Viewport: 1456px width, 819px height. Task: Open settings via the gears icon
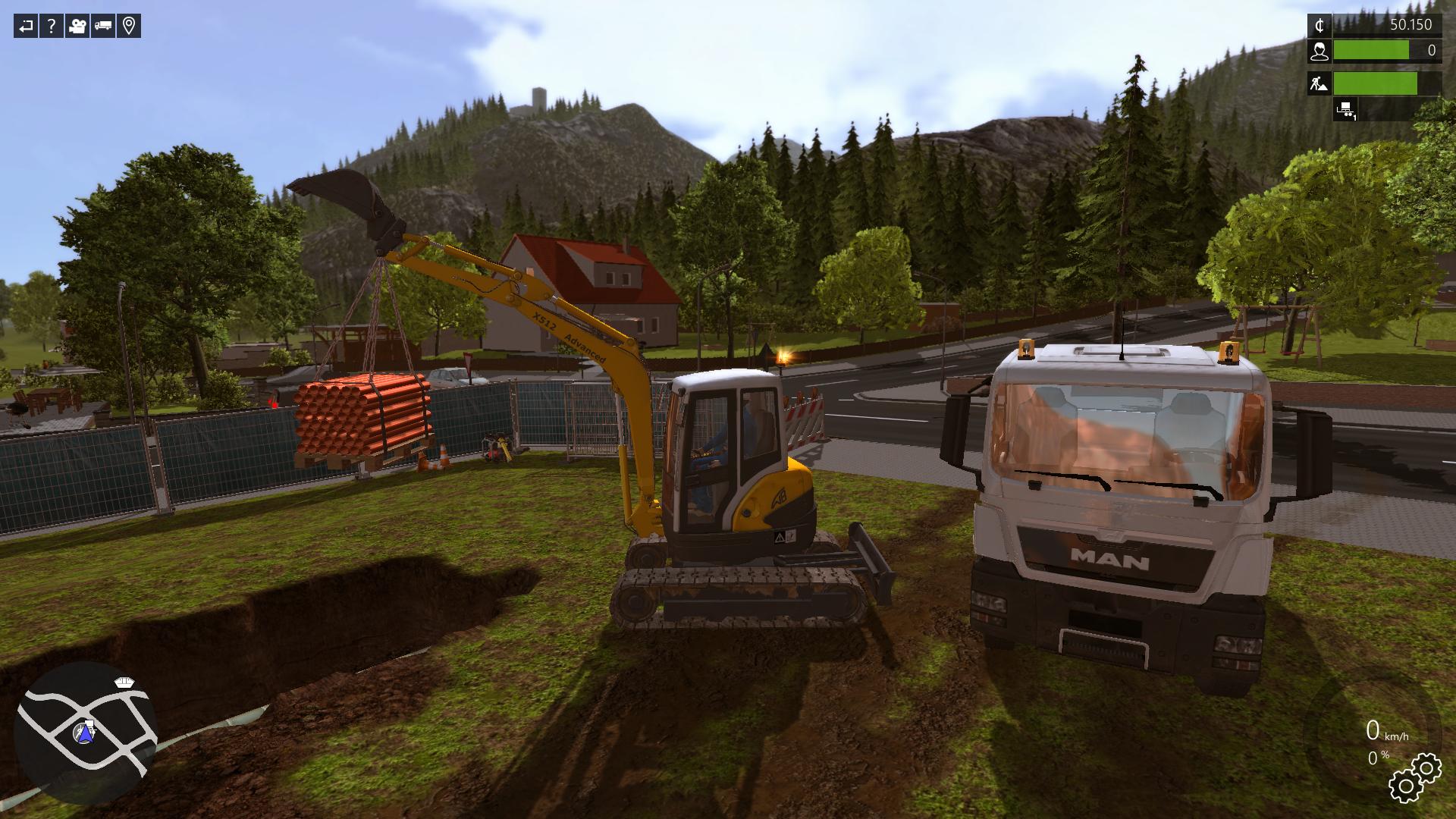[x=1414, y=778]
